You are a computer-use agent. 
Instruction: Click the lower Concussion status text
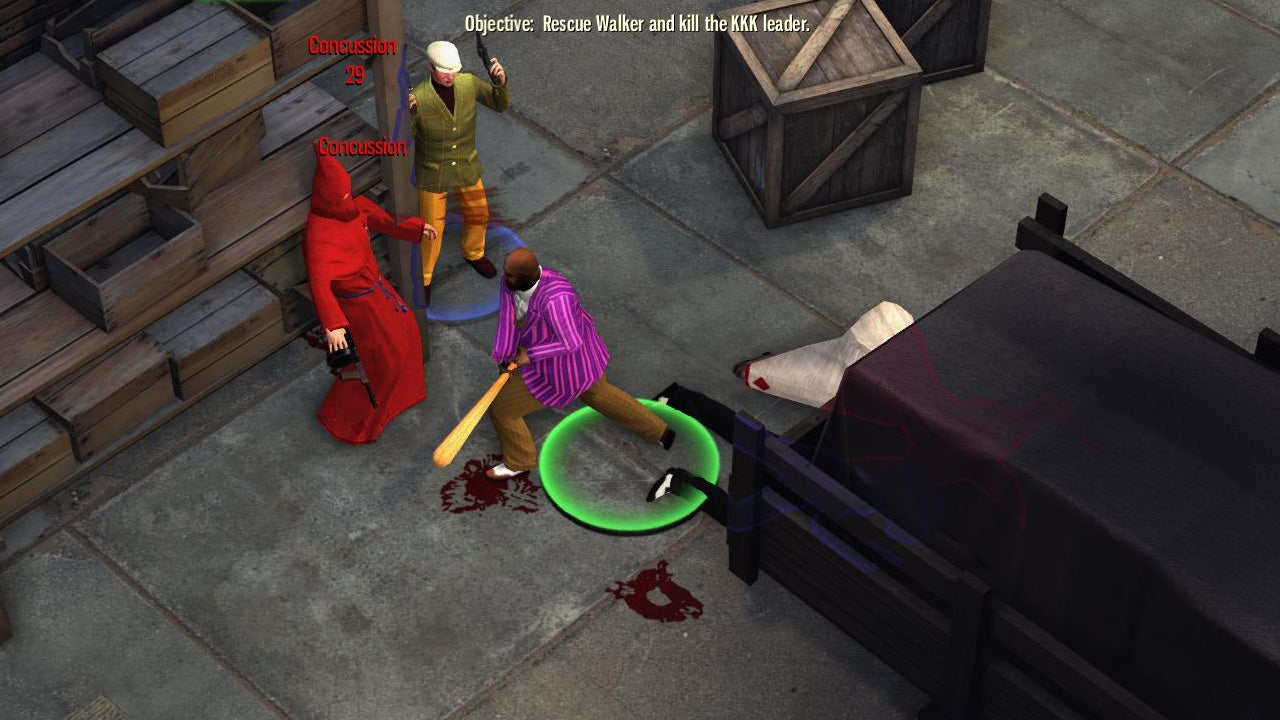pos(362,152)
